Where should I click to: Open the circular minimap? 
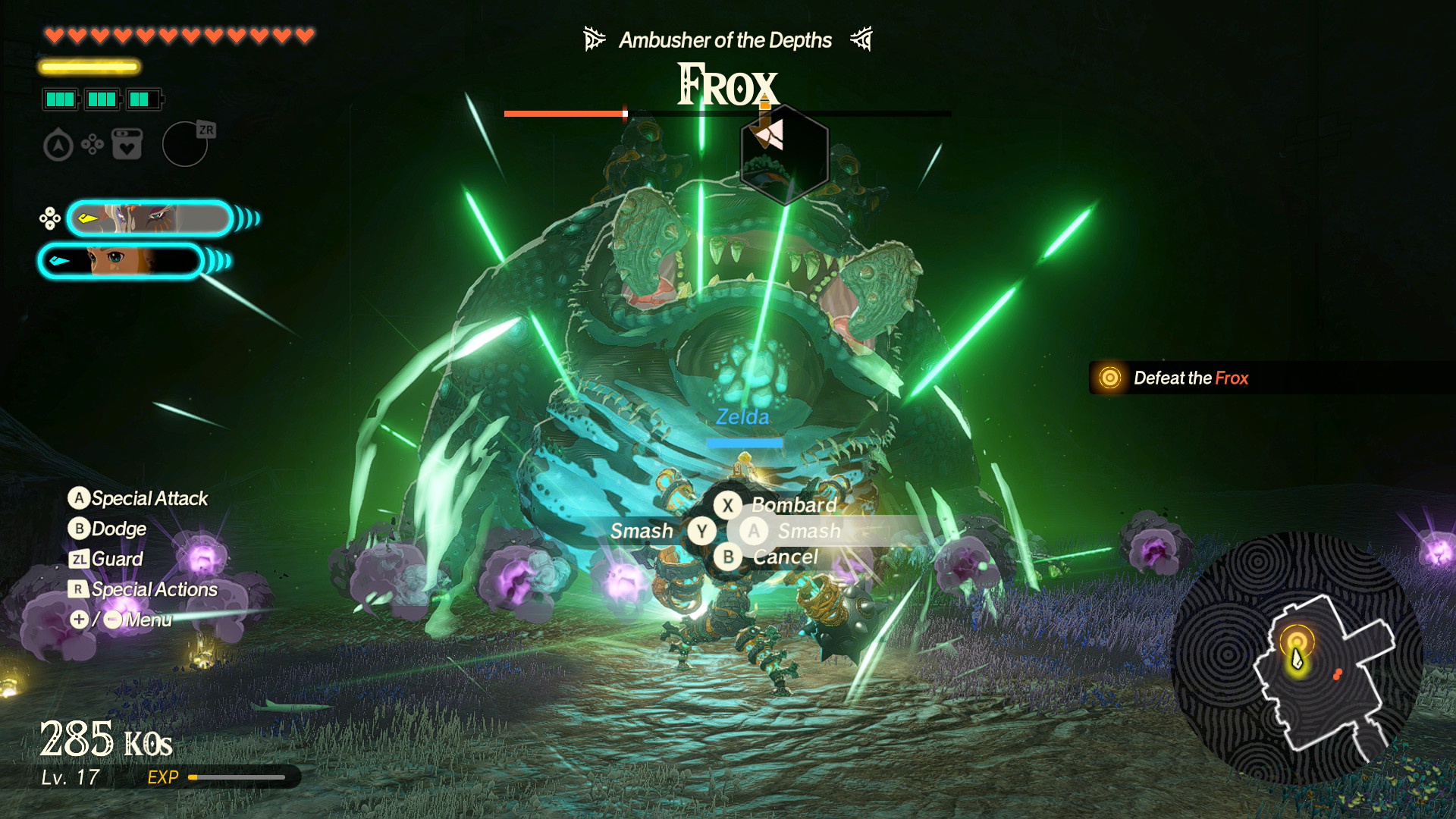point(1297,658)
